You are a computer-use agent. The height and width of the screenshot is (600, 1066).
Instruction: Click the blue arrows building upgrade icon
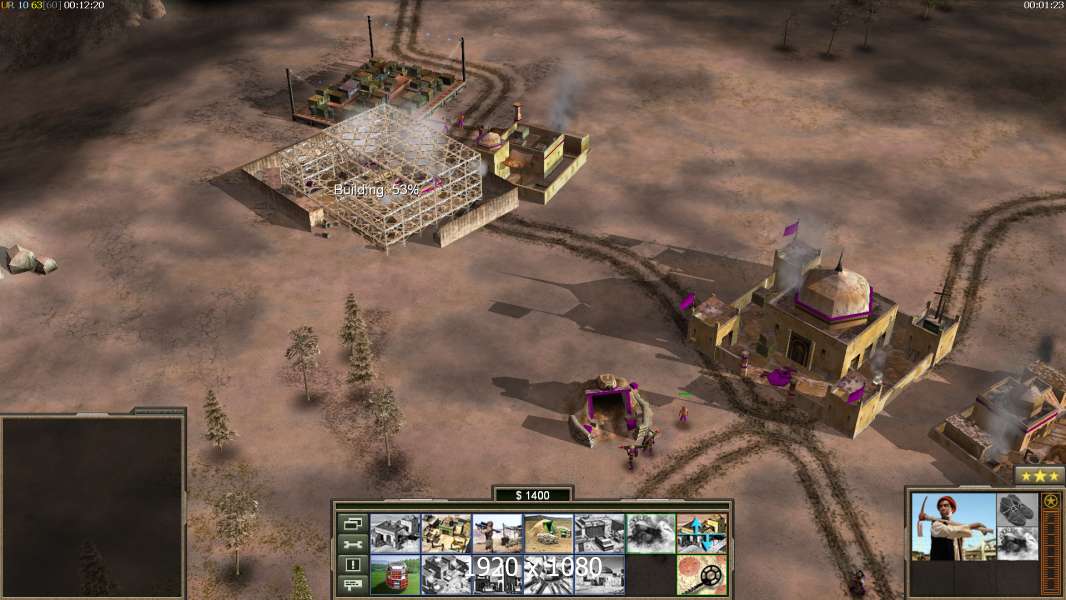[x=702, y=533]
